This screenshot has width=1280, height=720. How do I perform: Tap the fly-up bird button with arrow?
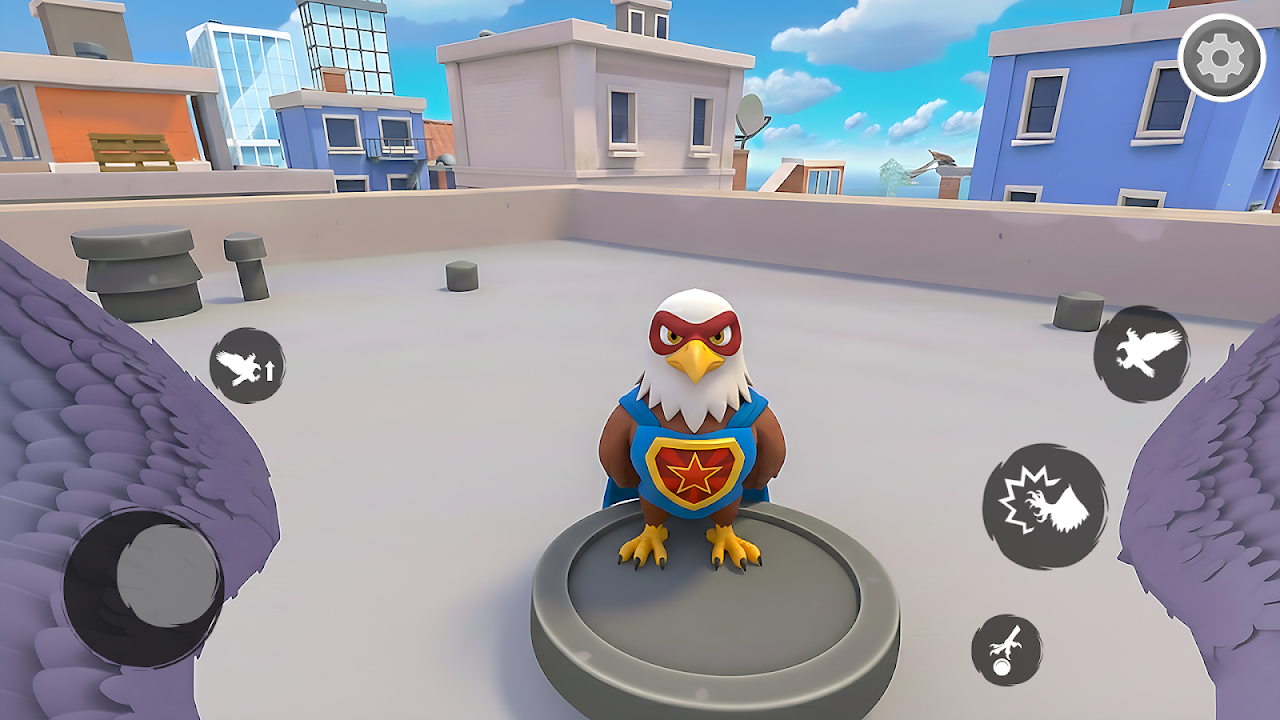[x=247, y=366]
